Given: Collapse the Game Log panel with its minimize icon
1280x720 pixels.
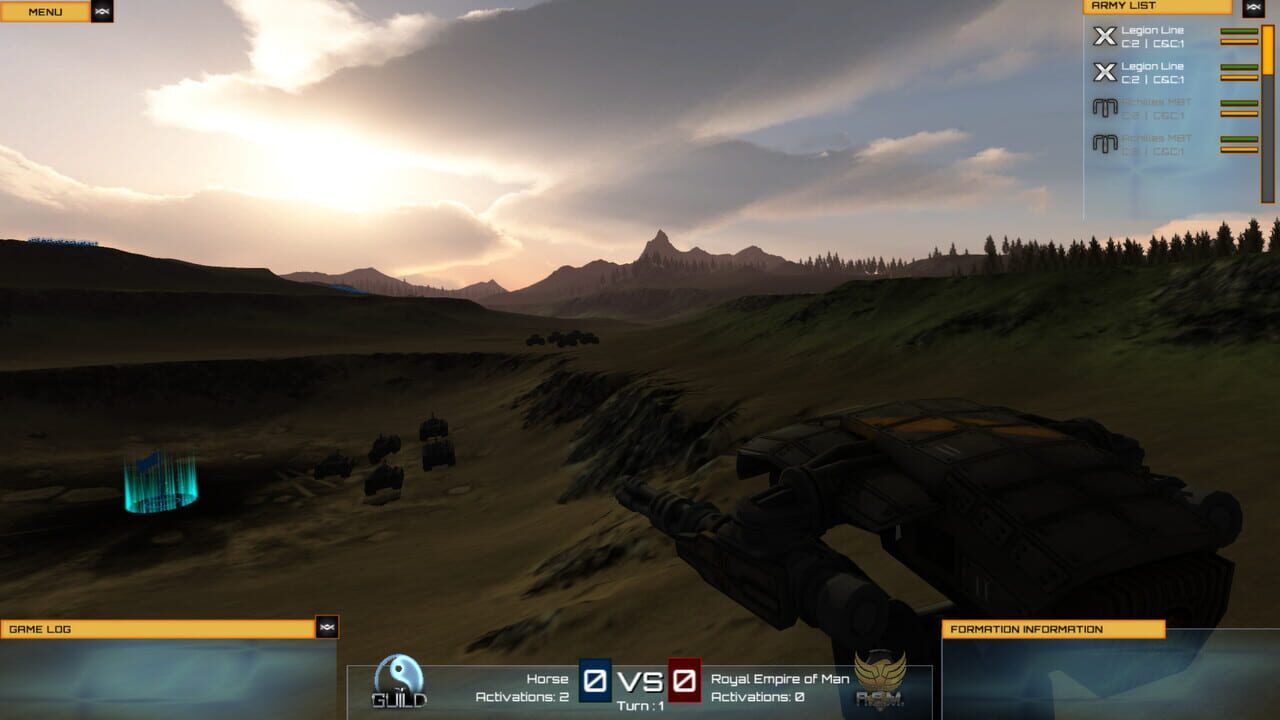Looking at the screenshot, I should [x=329, y=628].
